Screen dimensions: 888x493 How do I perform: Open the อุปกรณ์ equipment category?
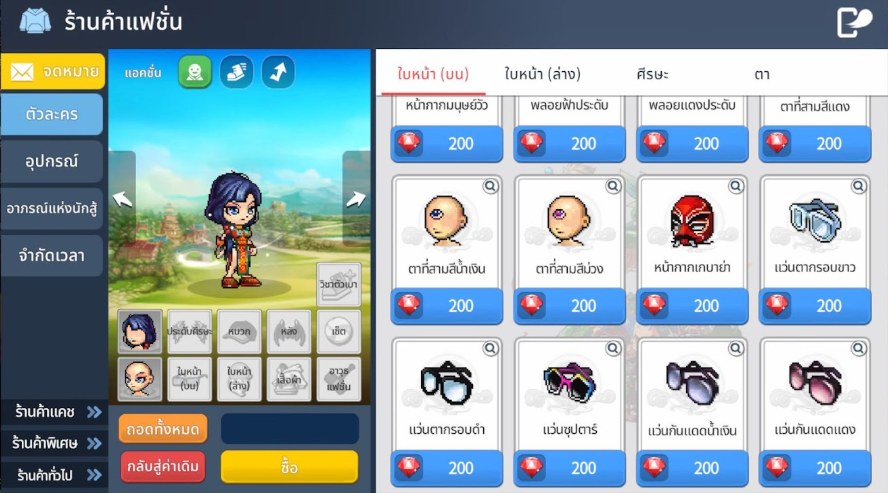coord(53,161)
